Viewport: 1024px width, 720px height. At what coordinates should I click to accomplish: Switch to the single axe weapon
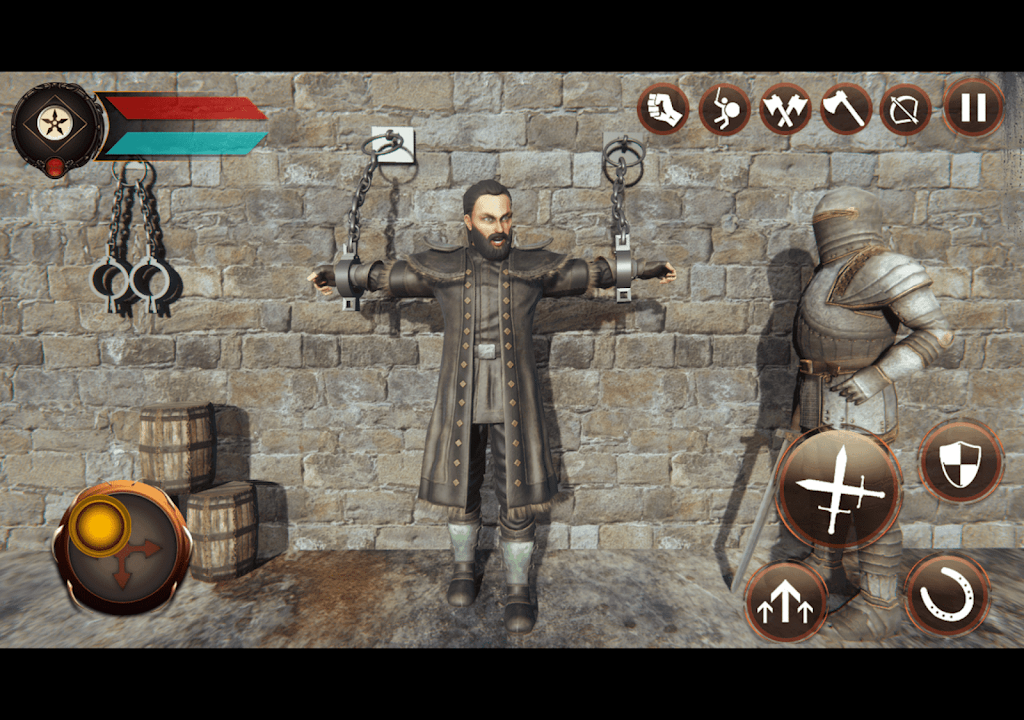point(846,109)
